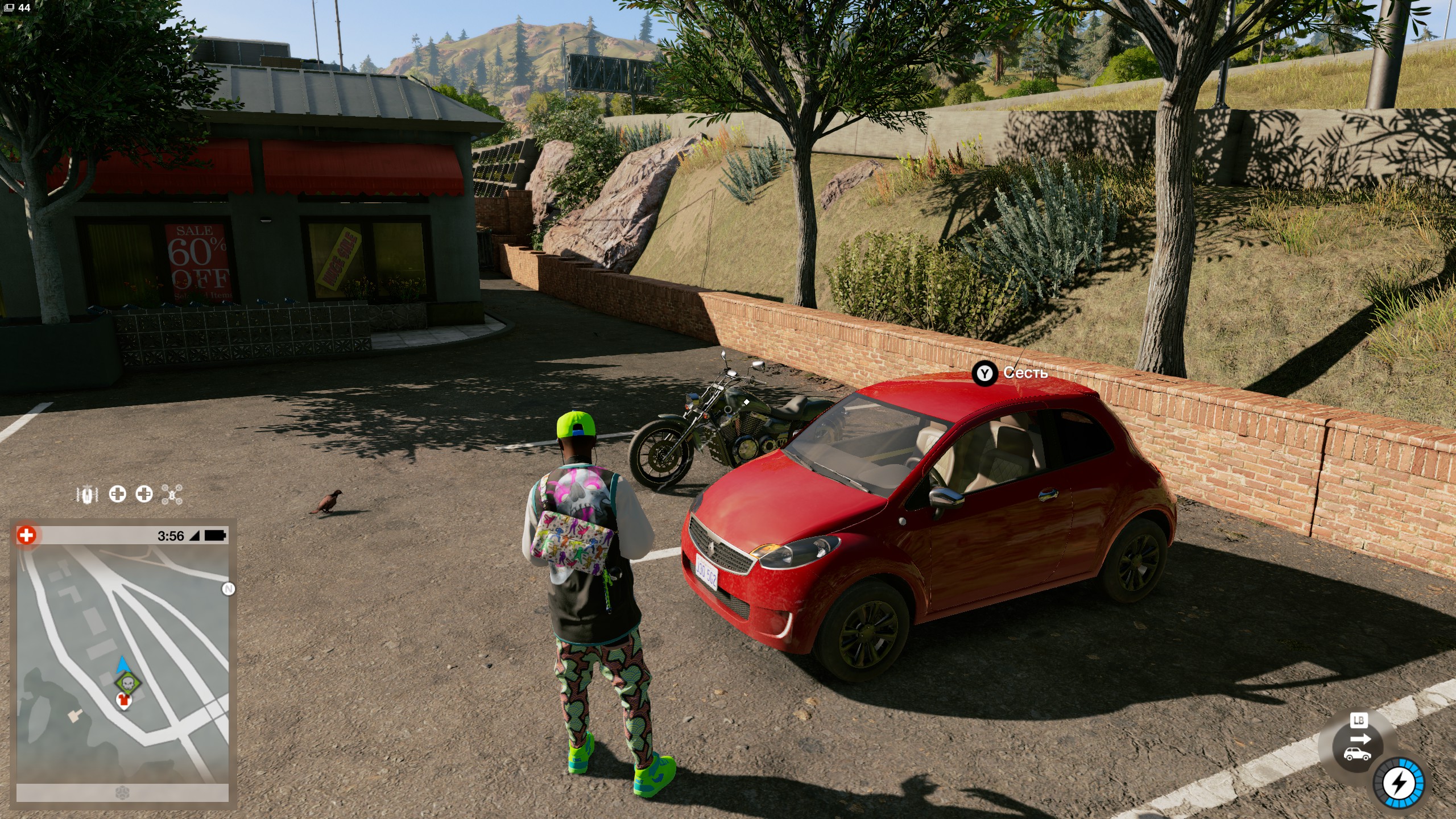Click the DedSec logo below the minimap

point(122,792)
